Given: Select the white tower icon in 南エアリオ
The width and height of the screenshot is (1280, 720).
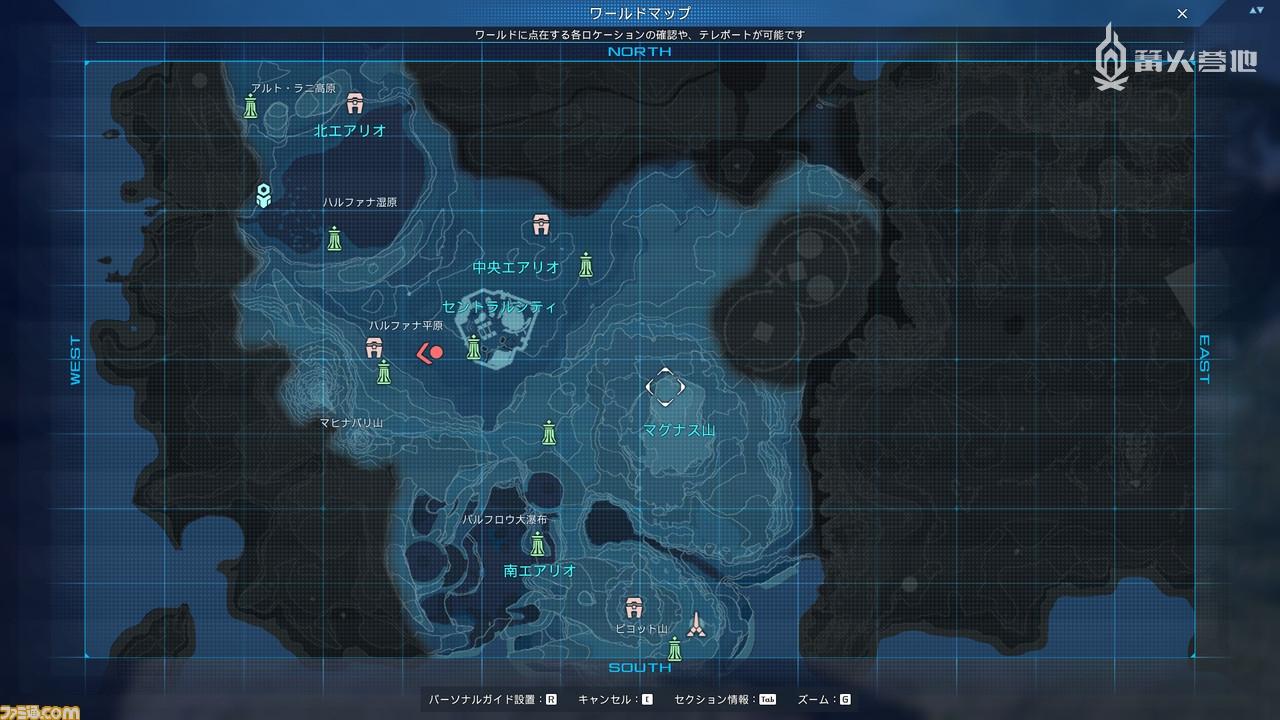Looking at the screenshot, I should click(x=698, y=625).
